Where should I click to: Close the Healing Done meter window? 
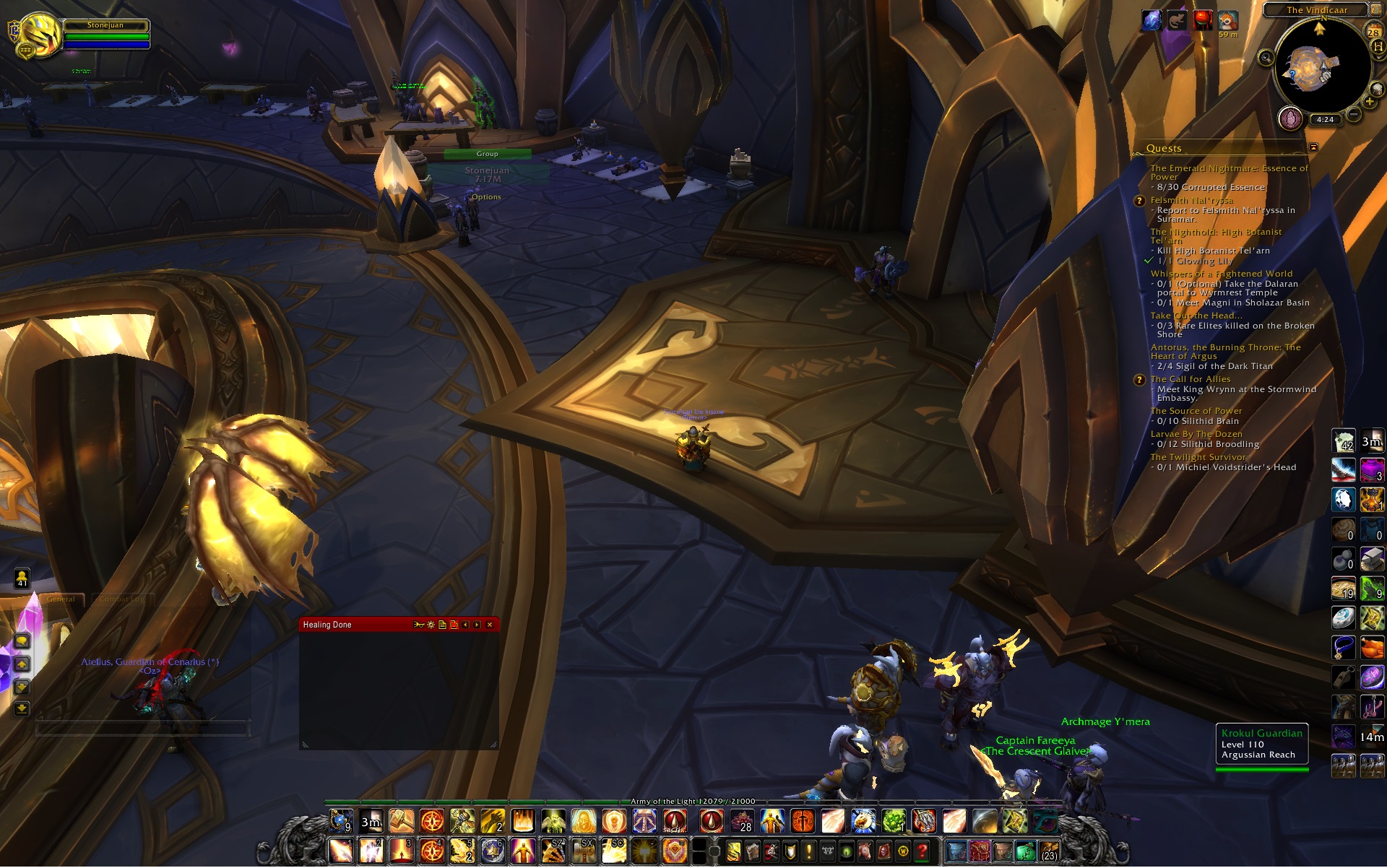click(490, 625)
